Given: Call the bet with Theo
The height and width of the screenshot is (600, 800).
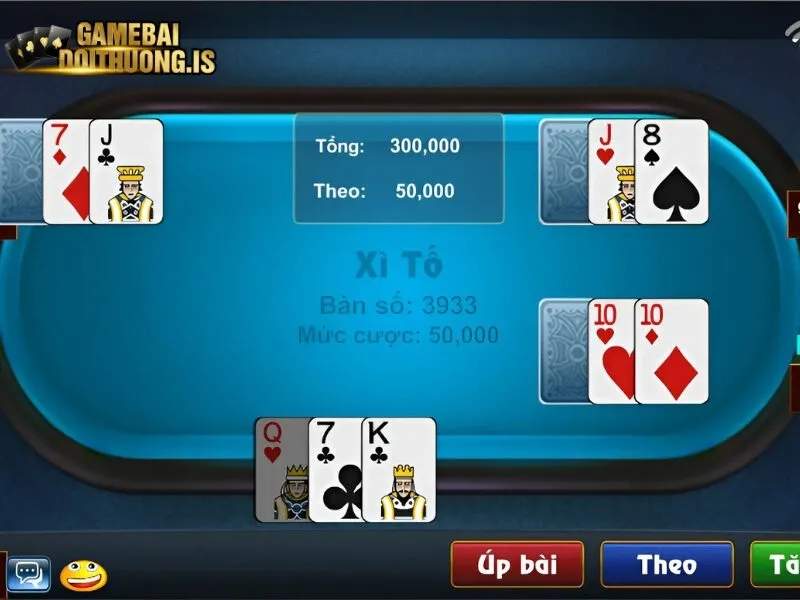Looking at the screenshot, I should tap(666, 565).
